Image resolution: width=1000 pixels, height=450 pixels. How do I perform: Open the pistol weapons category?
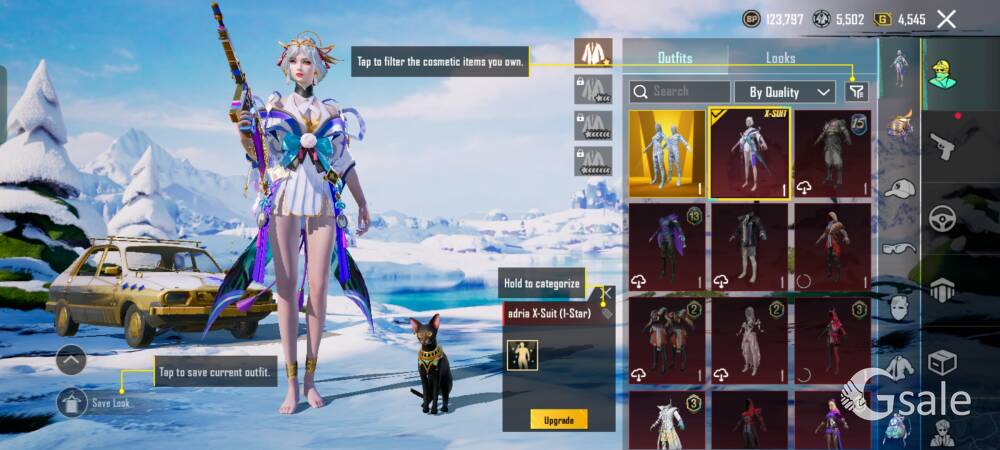point(942,147)
